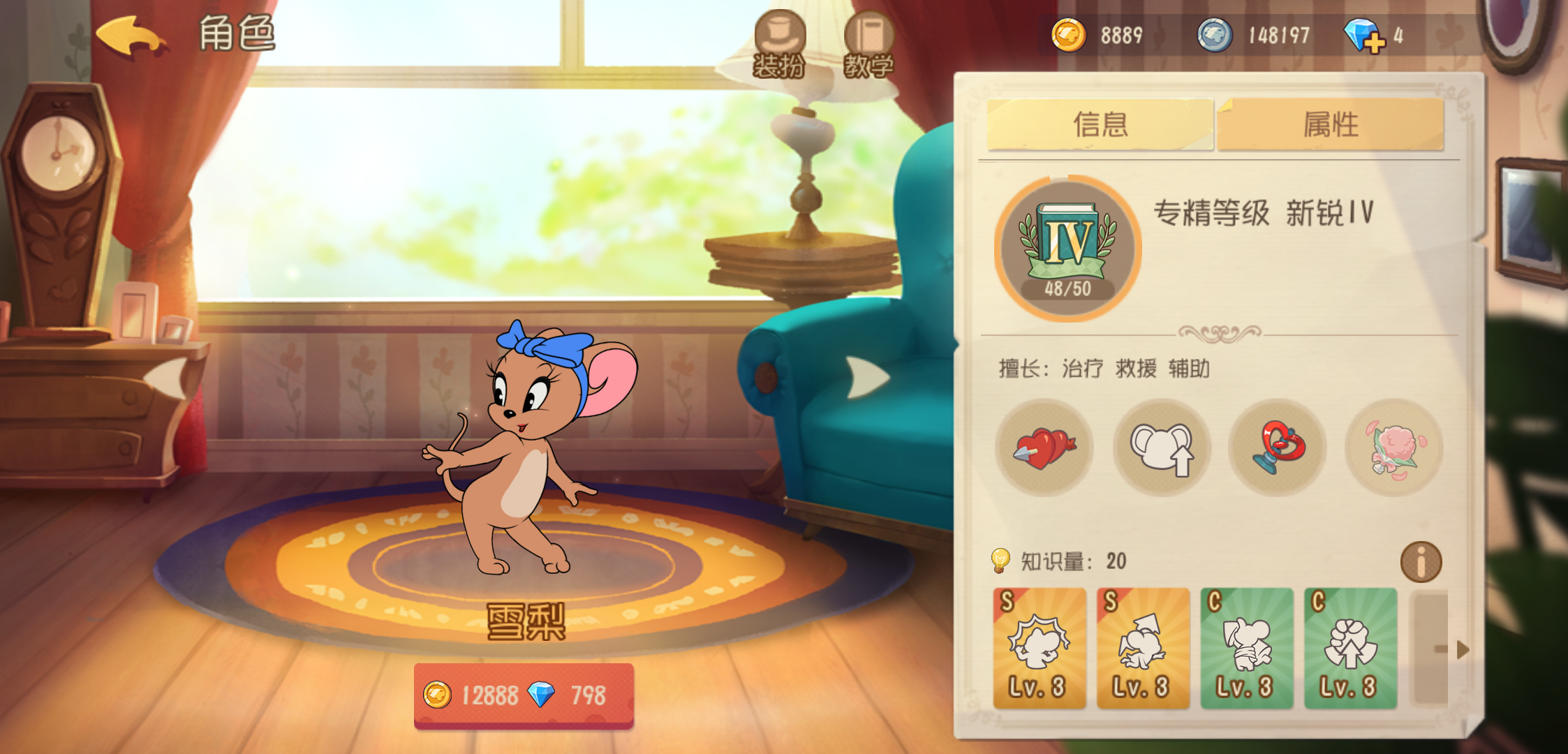This screenshot has width=1568, height=754.
Task: Switch to the 信息 tab
Action: pos(1100,124)
